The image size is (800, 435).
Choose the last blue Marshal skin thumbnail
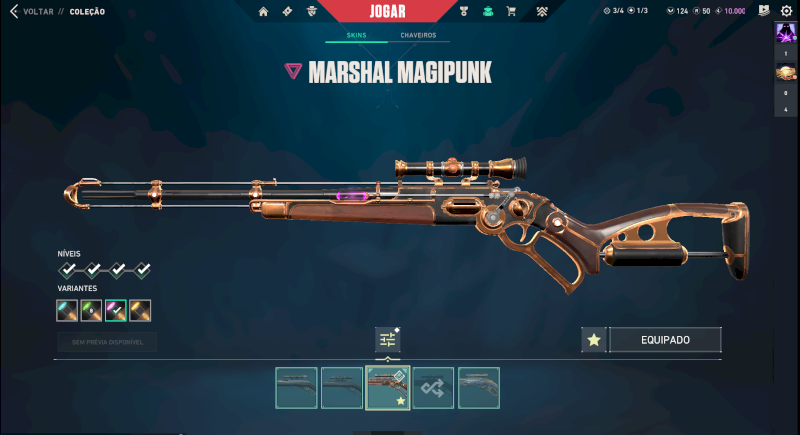tap(479, 388)
